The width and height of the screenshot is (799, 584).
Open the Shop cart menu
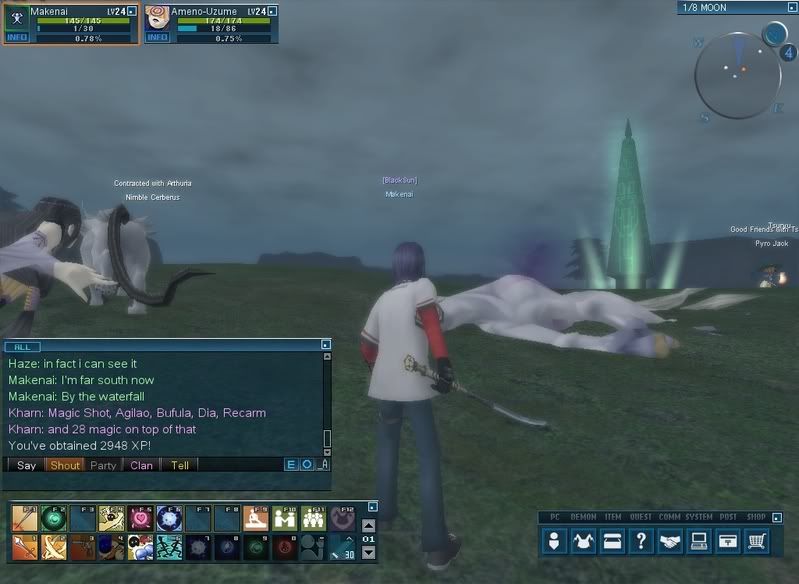[x=758, y=541]
